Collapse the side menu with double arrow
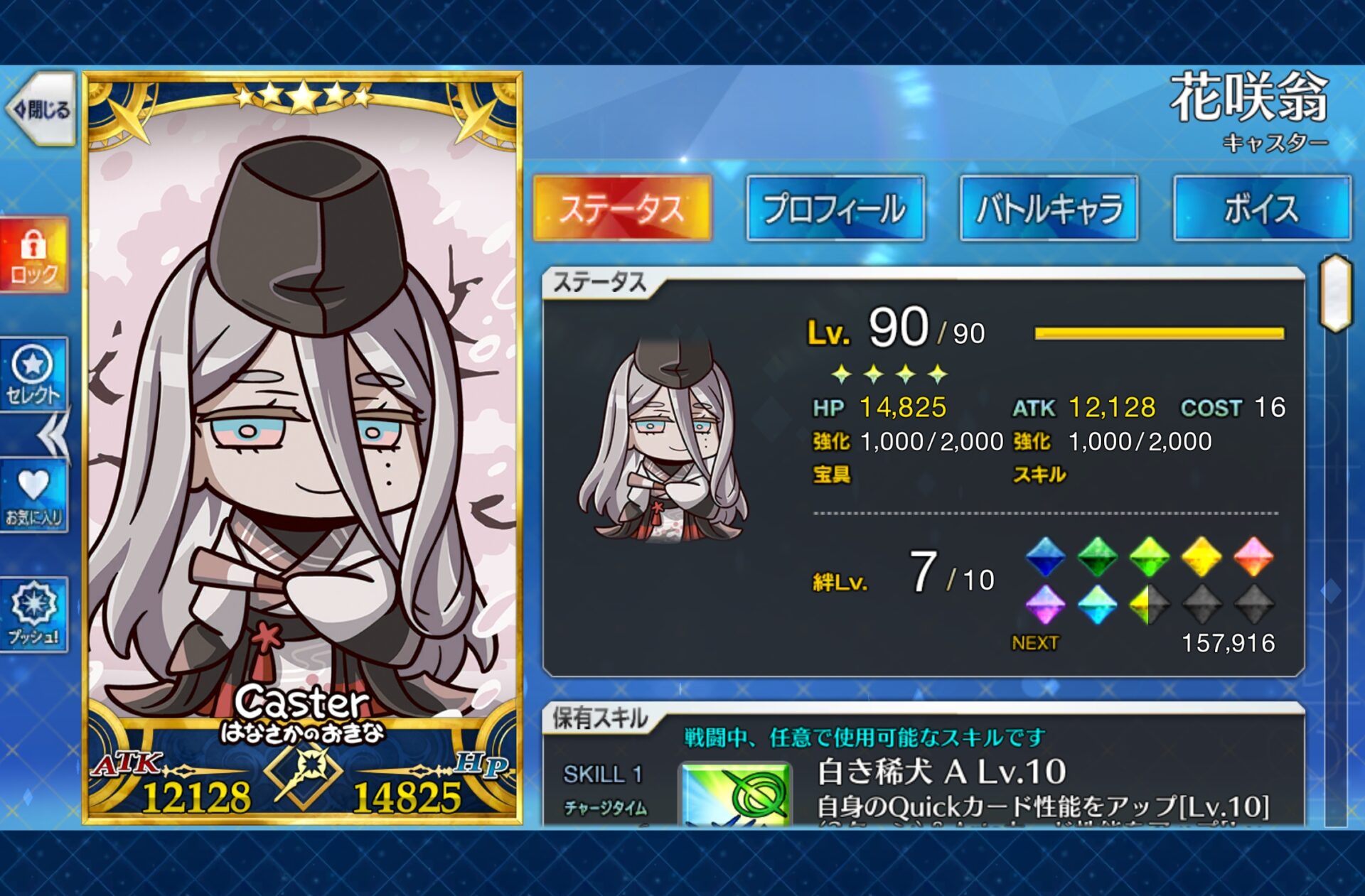Image resolution: width=1365 pixels, height=896 pixels. (x=54, y=435)
